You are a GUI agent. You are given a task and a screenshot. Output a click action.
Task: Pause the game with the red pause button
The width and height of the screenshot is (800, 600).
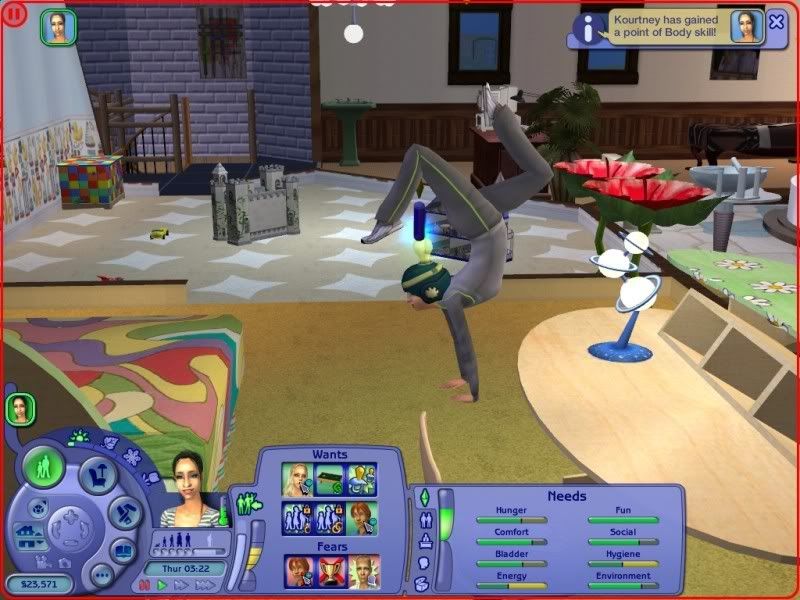pyautogui.click(x=144, y=584)
